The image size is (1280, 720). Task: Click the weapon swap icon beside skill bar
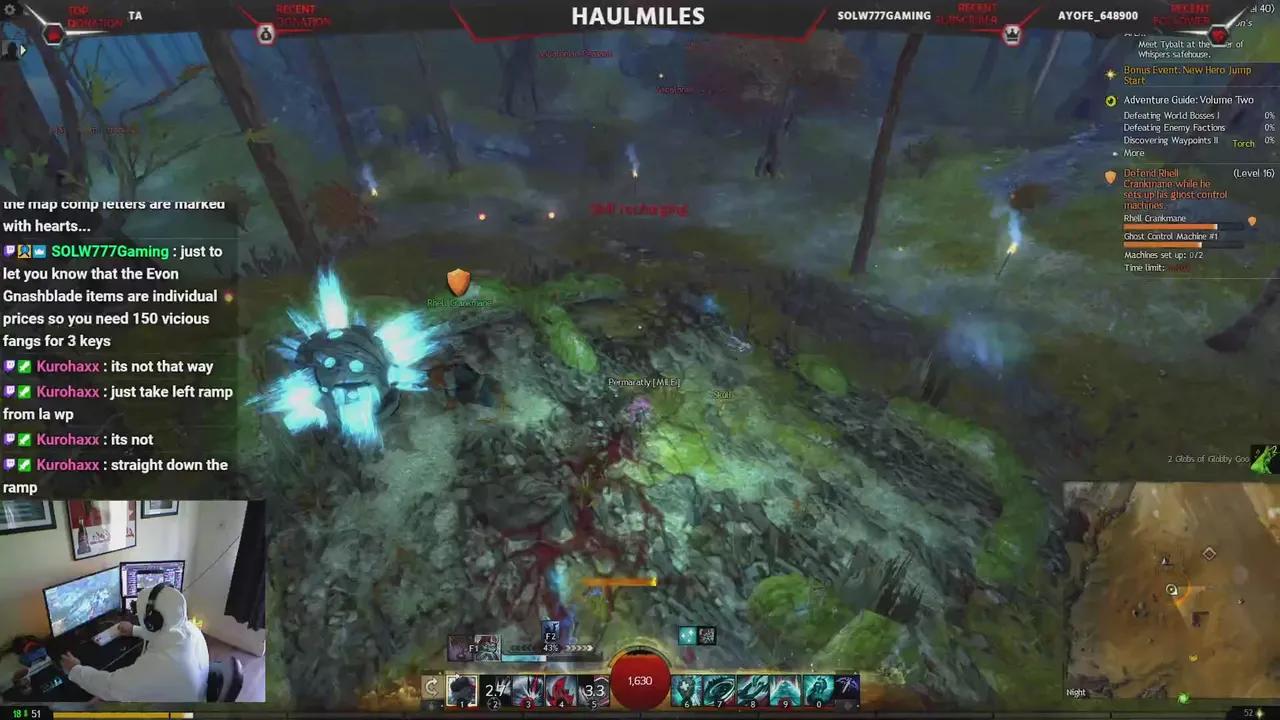[x=431, y=687]
